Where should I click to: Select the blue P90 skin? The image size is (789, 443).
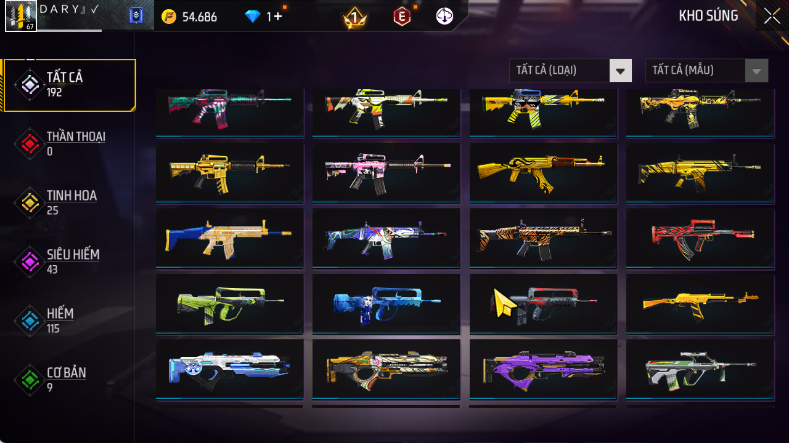point(386,302)
